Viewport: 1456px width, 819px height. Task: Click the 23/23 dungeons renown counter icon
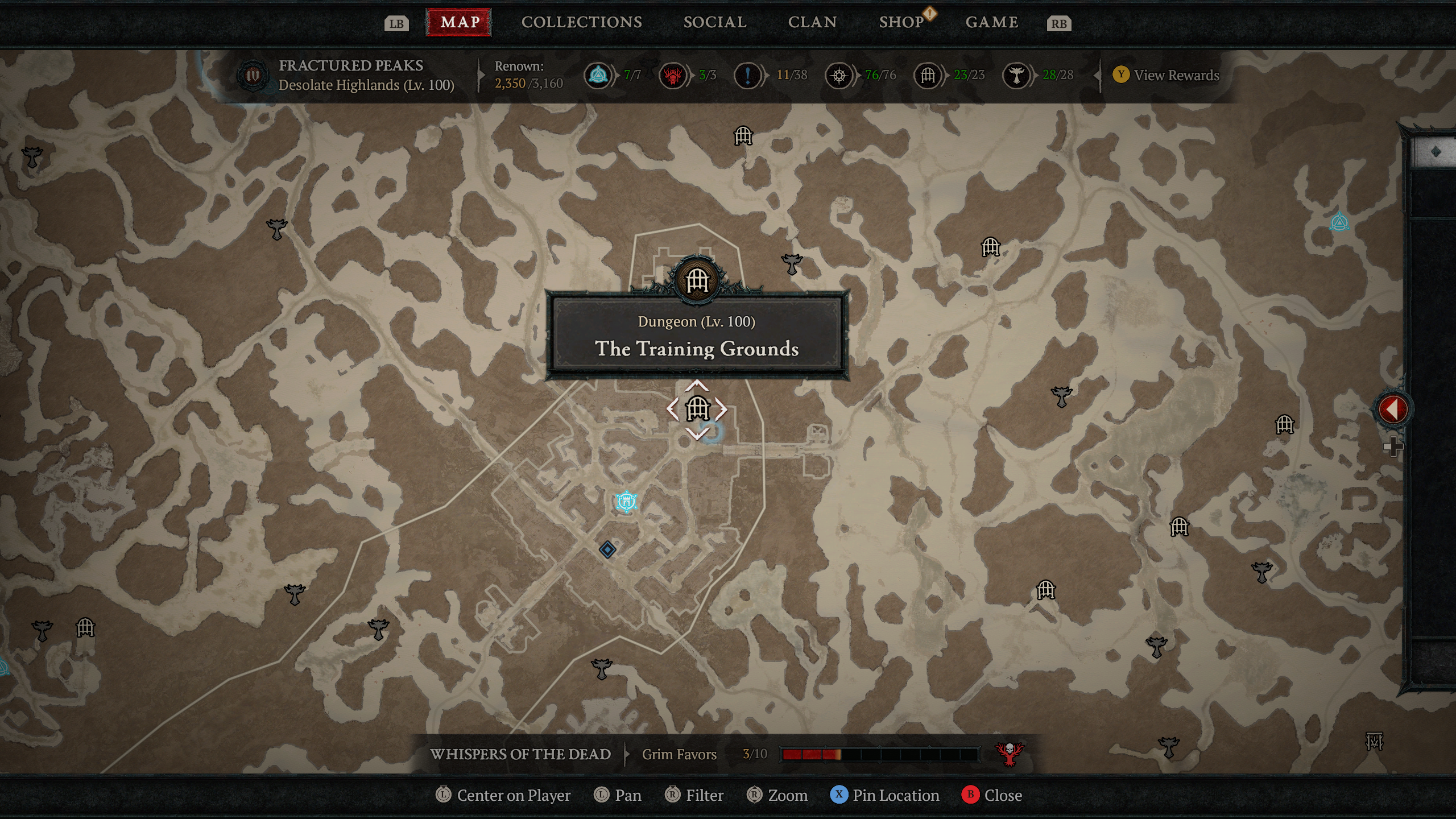click(929, 75)
